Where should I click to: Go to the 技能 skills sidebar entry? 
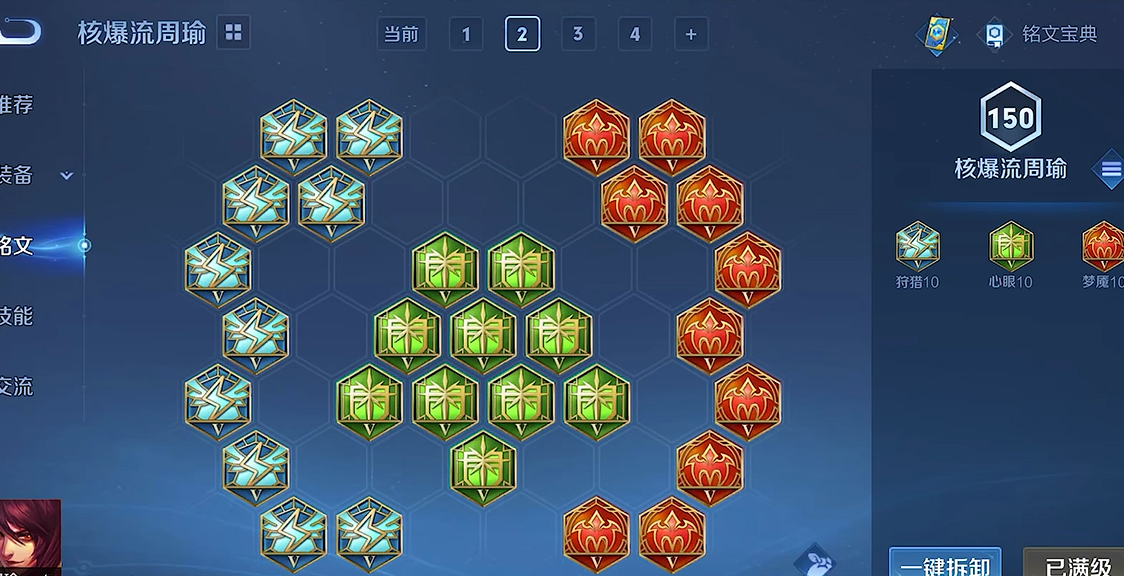[x=18, y=316]
